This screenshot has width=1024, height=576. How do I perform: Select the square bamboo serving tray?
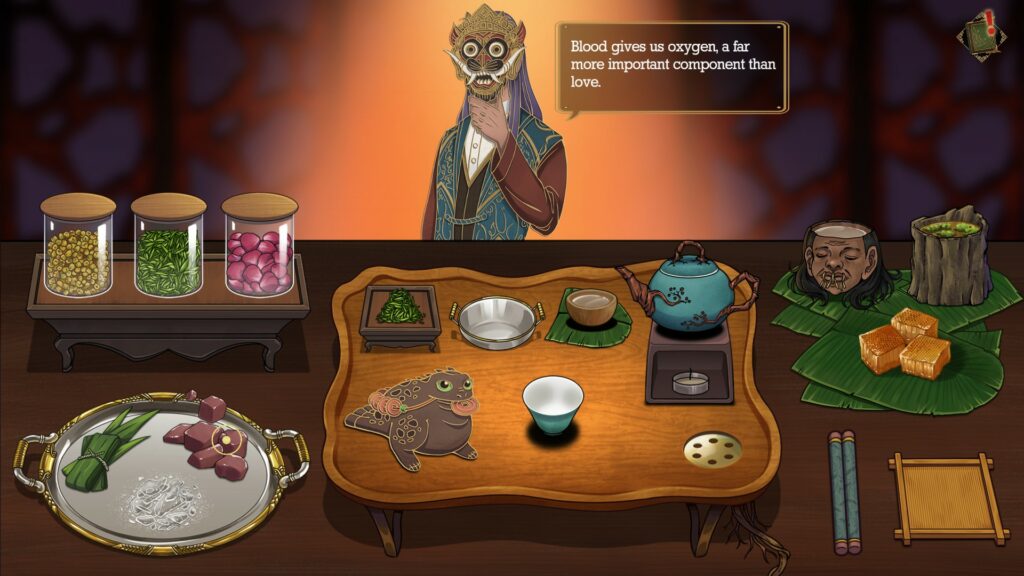coord(944,498)
